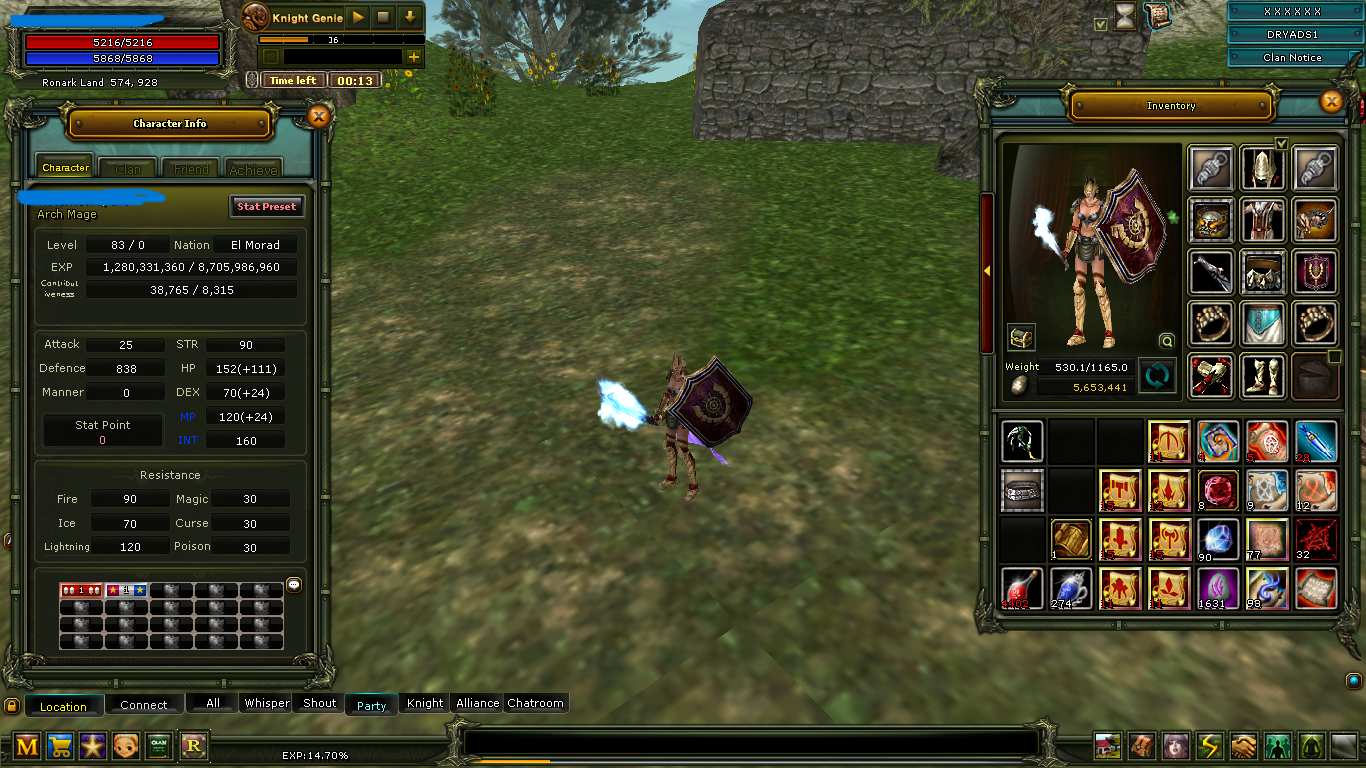Screen dimensions: 1366x768
Task: Toggle the green checkmark above the helmet slot
Action: [x=1283, y=144]
